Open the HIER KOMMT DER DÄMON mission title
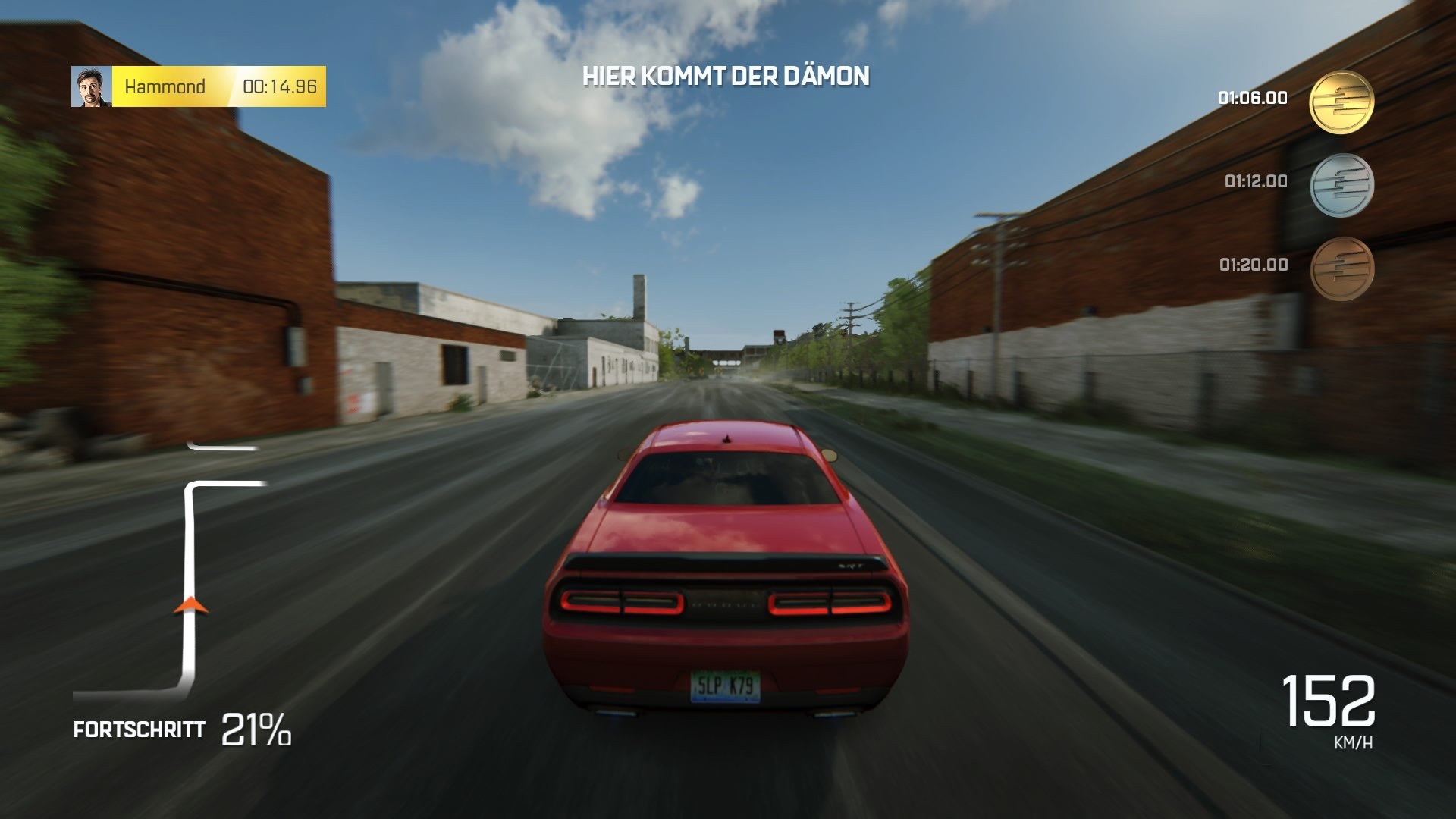Image resolution: width=1456 pixels, height=819 pixels. coord(726,76)
